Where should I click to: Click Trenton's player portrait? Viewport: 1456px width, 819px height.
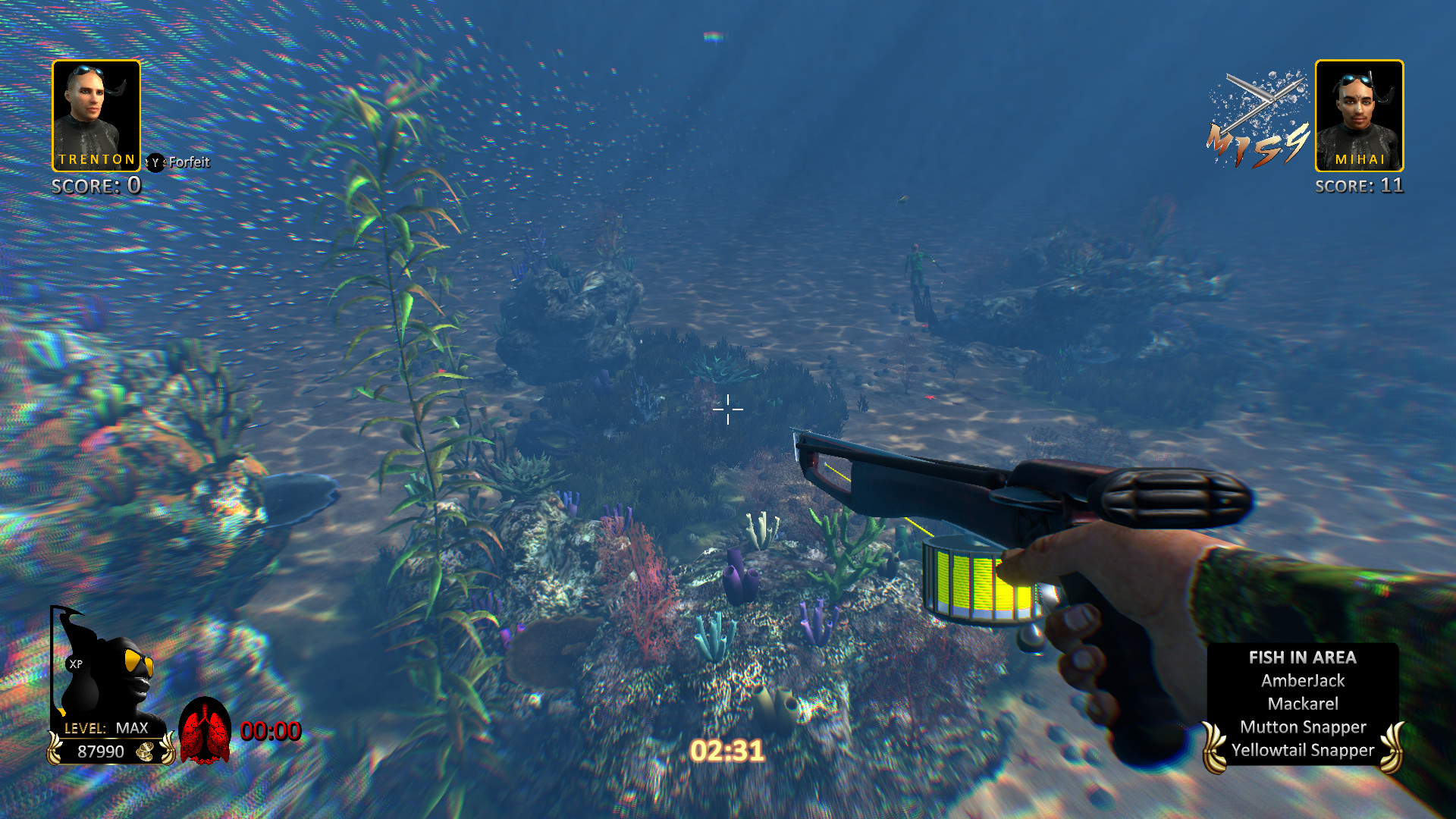pos(96,114)
